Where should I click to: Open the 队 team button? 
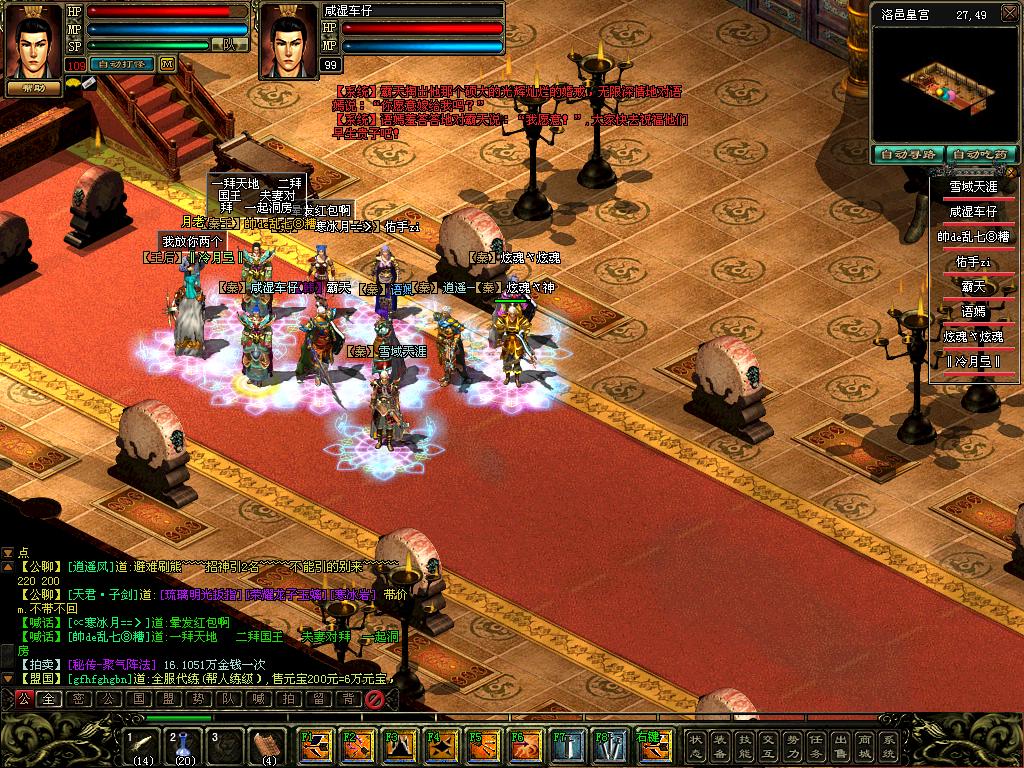pos(230,45)
